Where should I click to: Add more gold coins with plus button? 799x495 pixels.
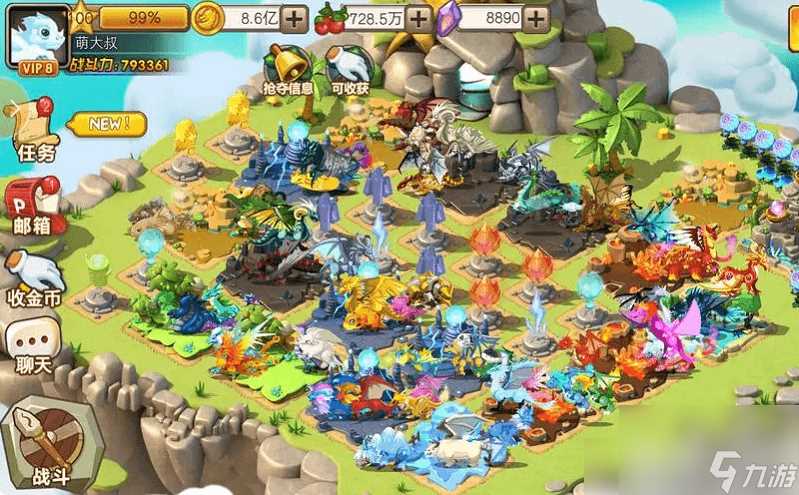[294, 18]
